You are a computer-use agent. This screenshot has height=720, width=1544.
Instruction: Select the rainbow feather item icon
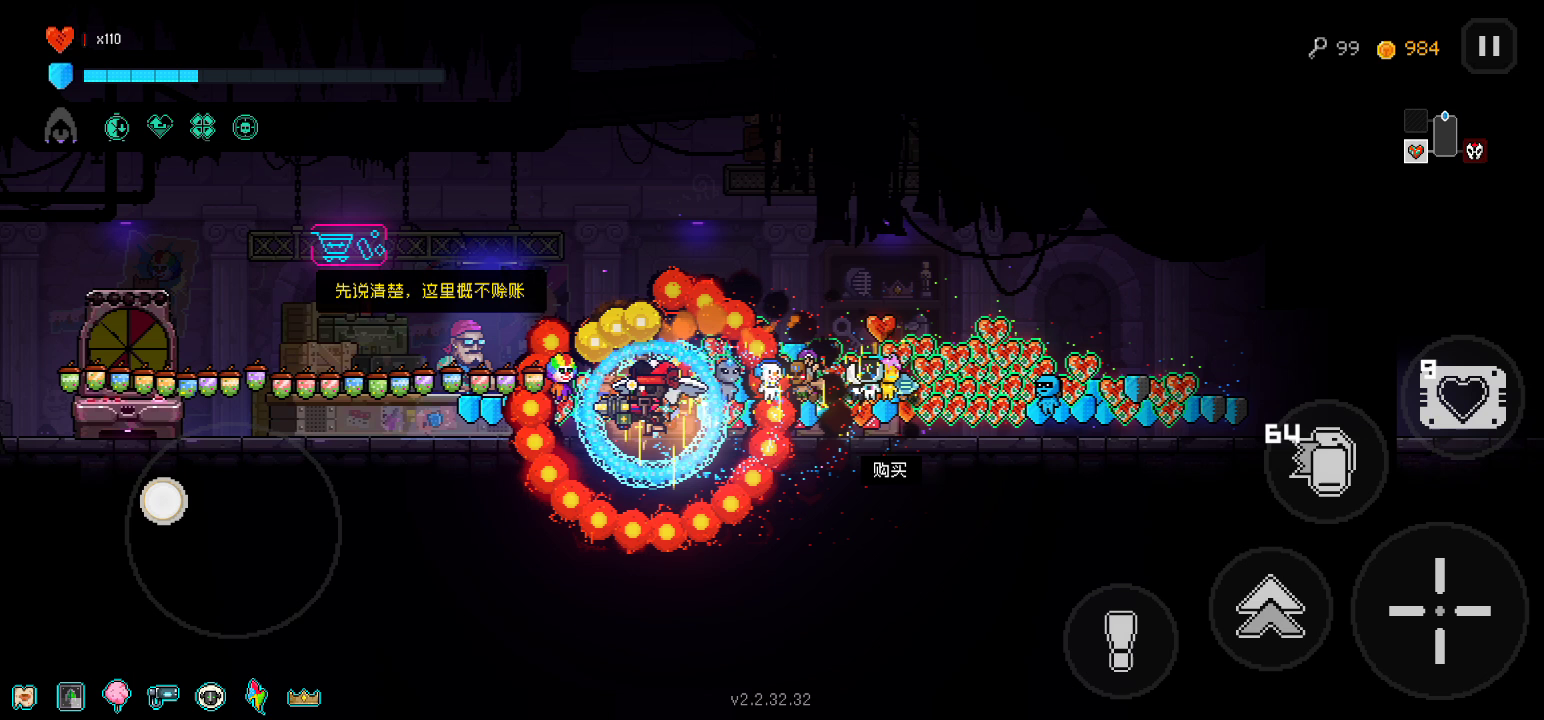(257, 696)
